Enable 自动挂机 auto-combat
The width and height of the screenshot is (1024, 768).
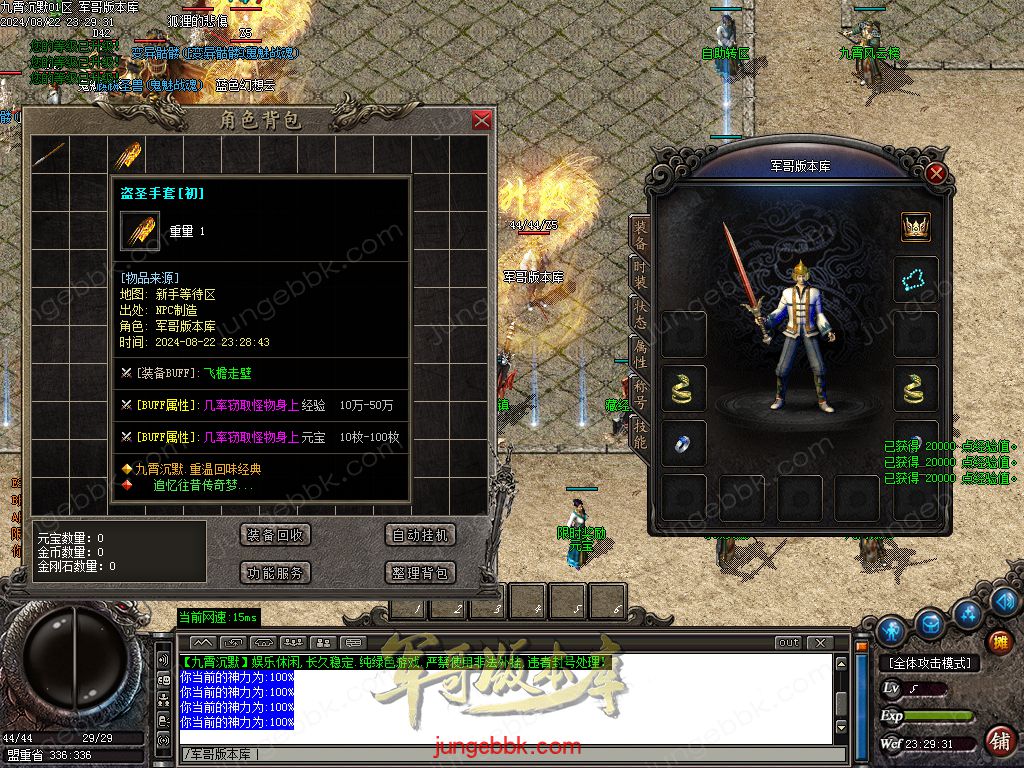(x=420, y=535)
